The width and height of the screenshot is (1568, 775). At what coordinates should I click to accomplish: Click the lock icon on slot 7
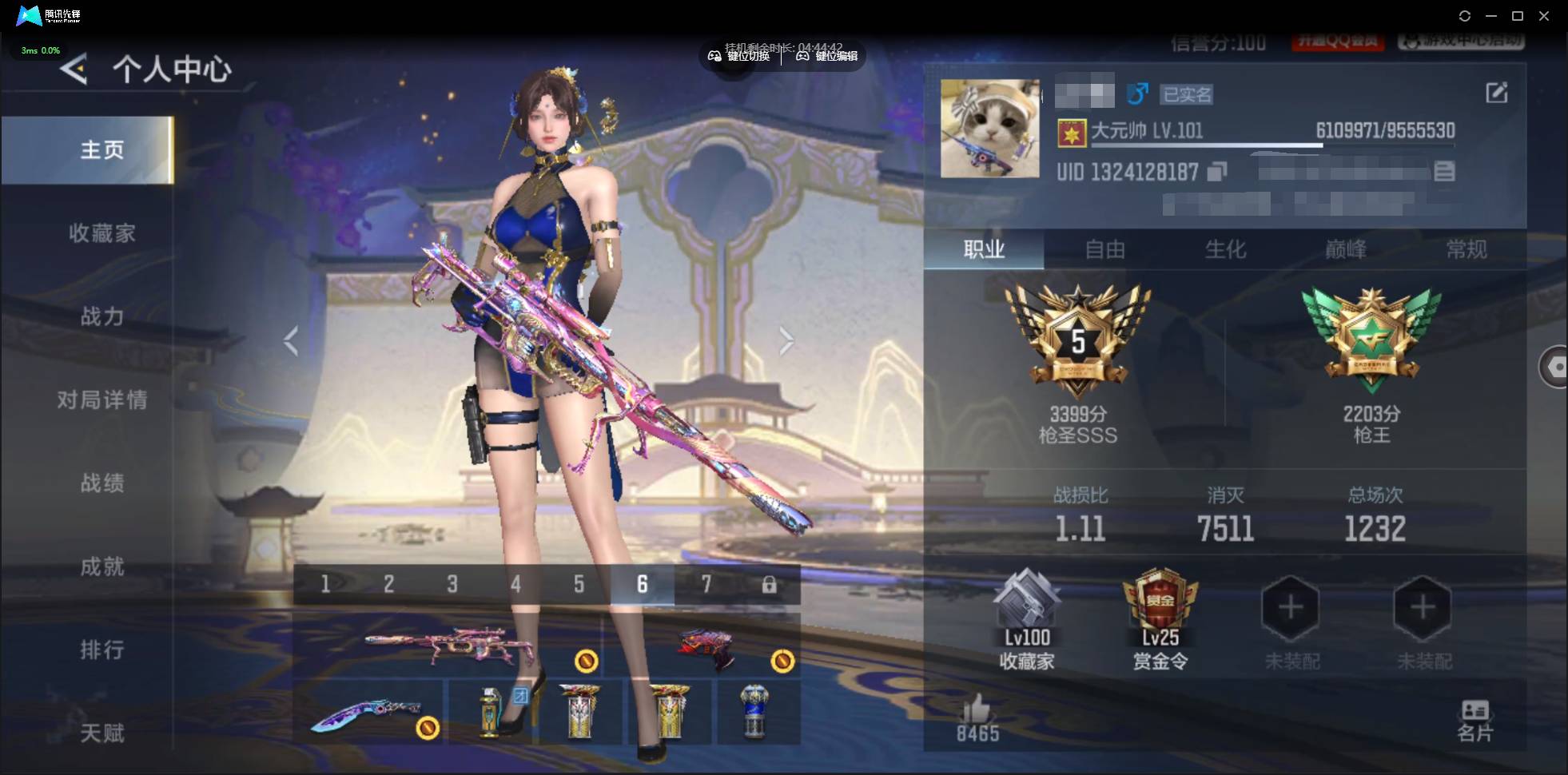[770, 584]
